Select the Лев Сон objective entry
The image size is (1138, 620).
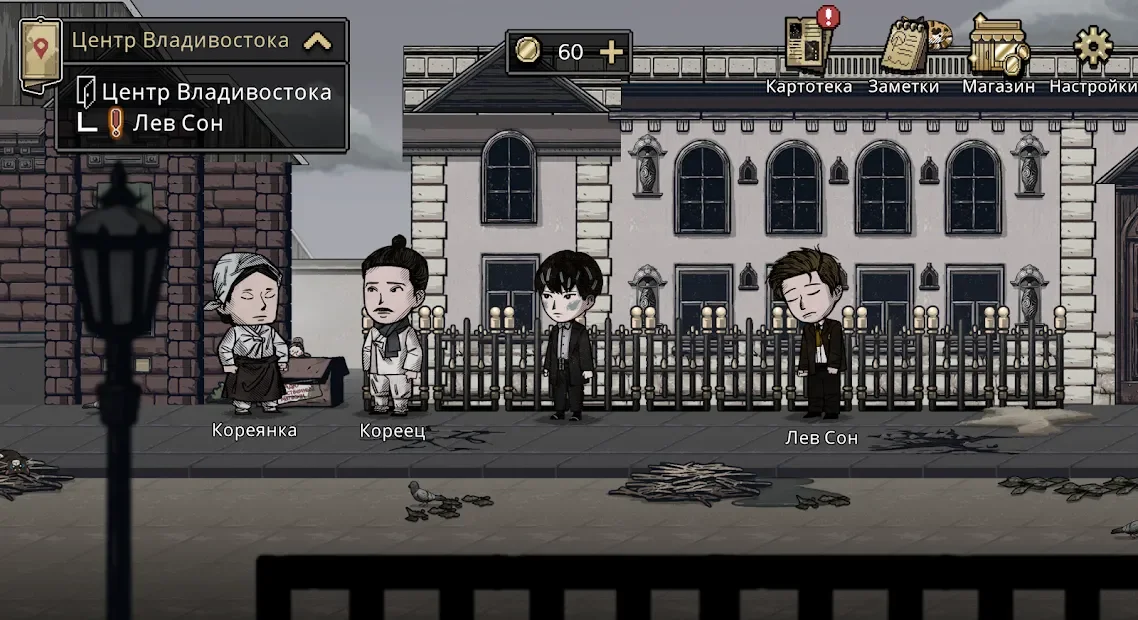click(166, 123)
